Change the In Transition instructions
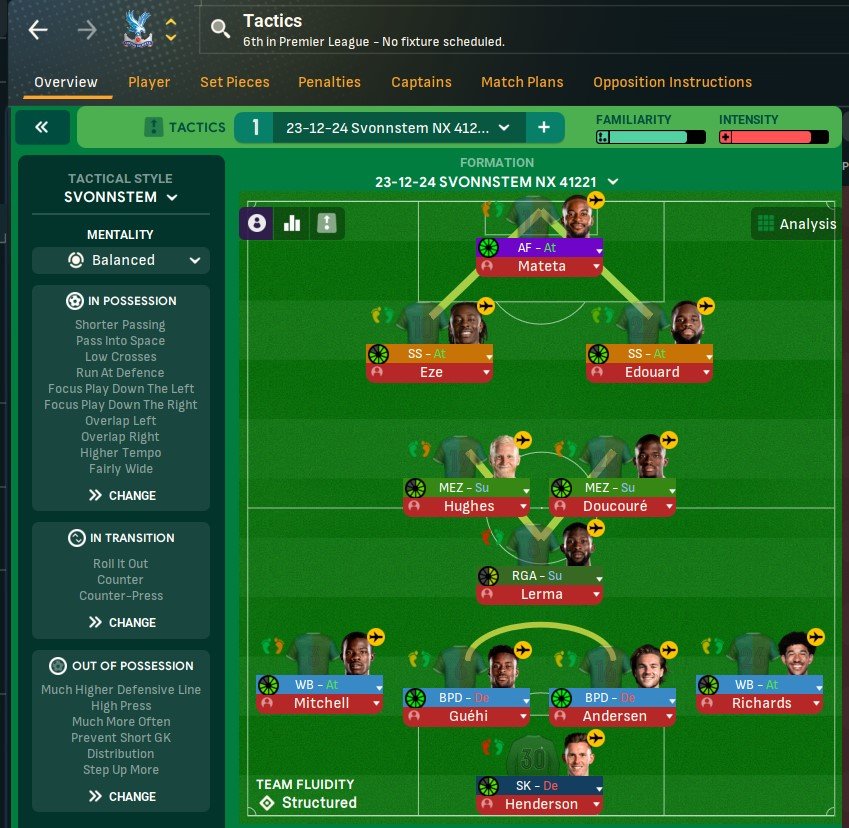Viewport: 849px width, 828px height. pos(122,622)
